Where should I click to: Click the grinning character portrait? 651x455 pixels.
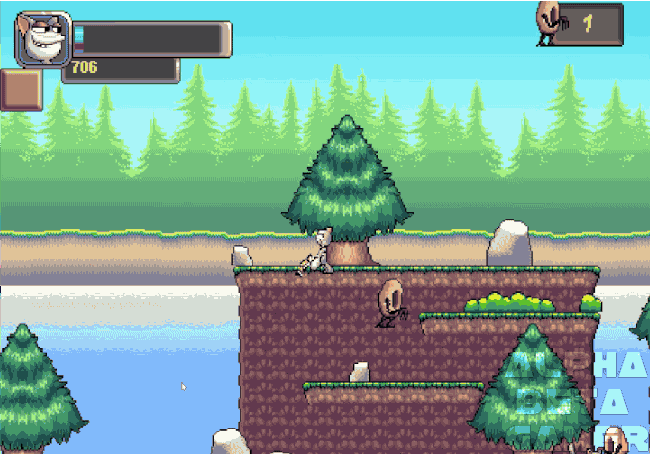pyautogui.click(x=42, y=39)
